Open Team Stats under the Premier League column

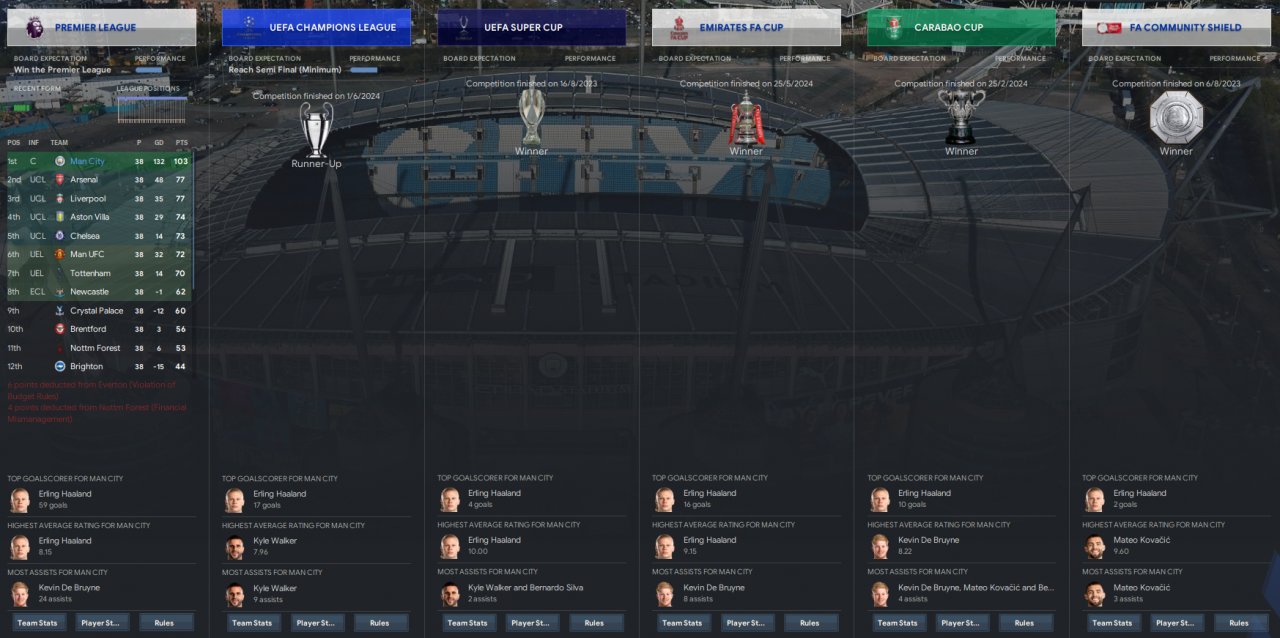click(x=38, y=623)
